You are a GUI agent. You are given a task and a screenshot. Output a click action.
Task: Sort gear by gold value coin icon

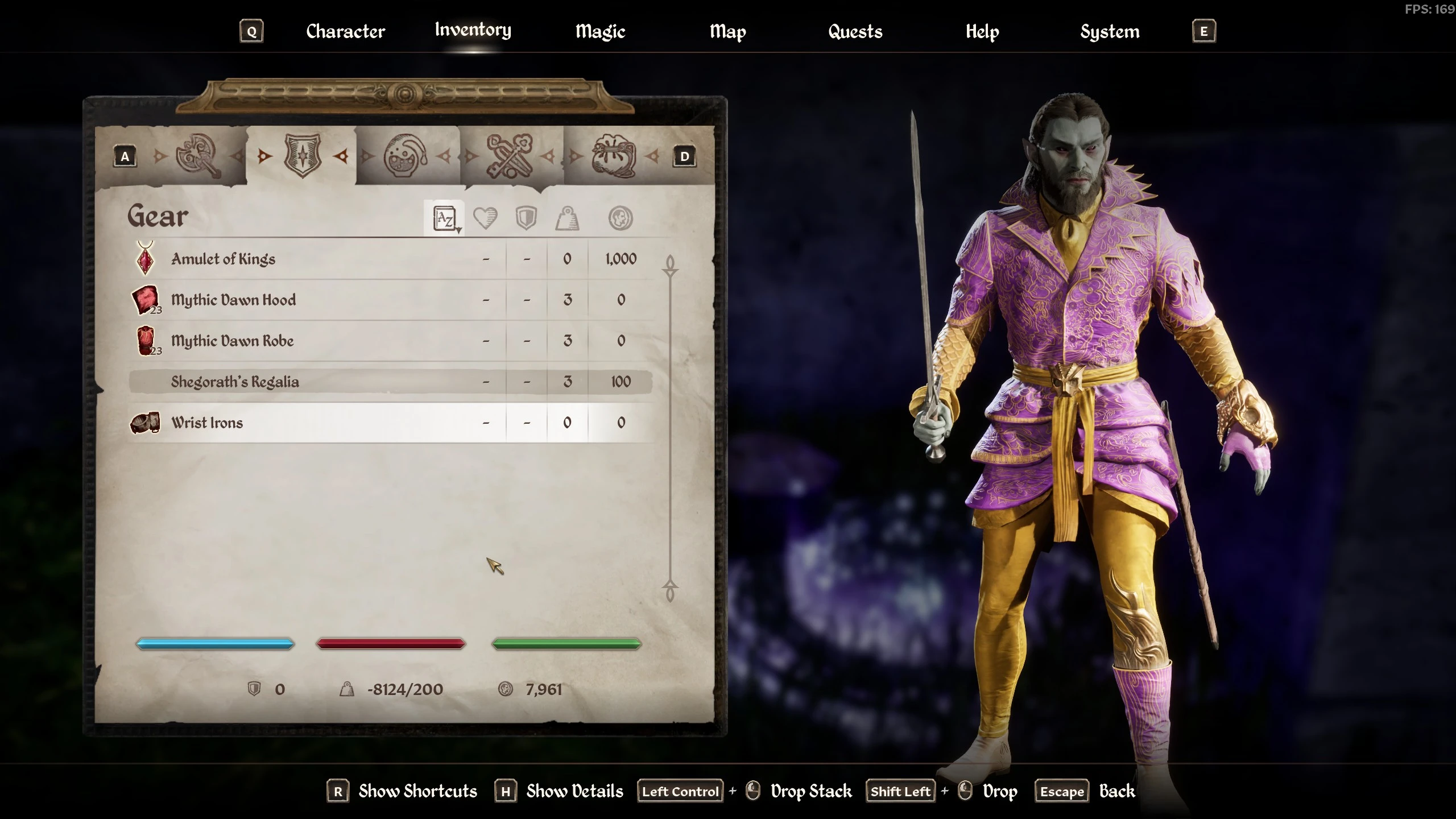pyautogui.click(x=620, y=218)
